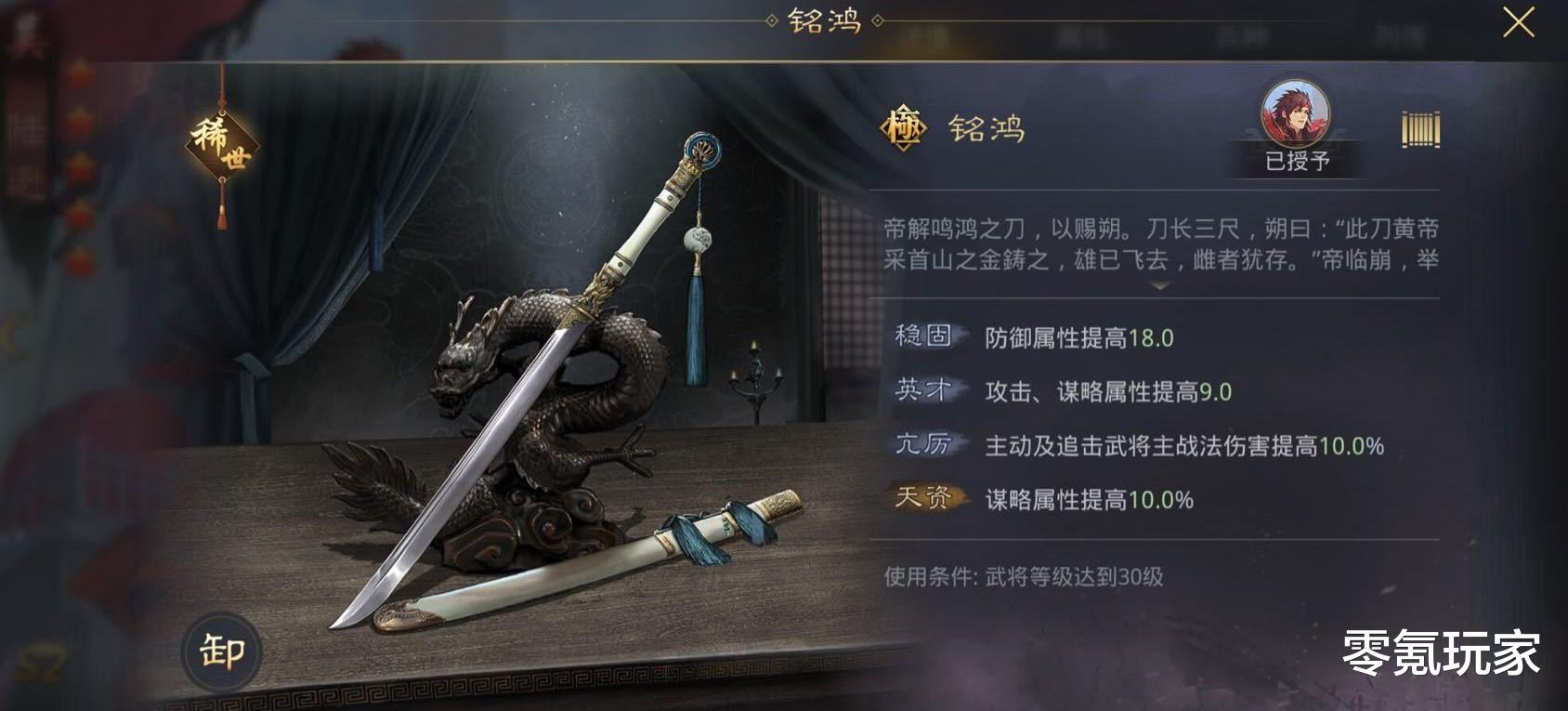Select the 天资 attribute icon
Screen dimensions: 1568x711
pos(926,501)
